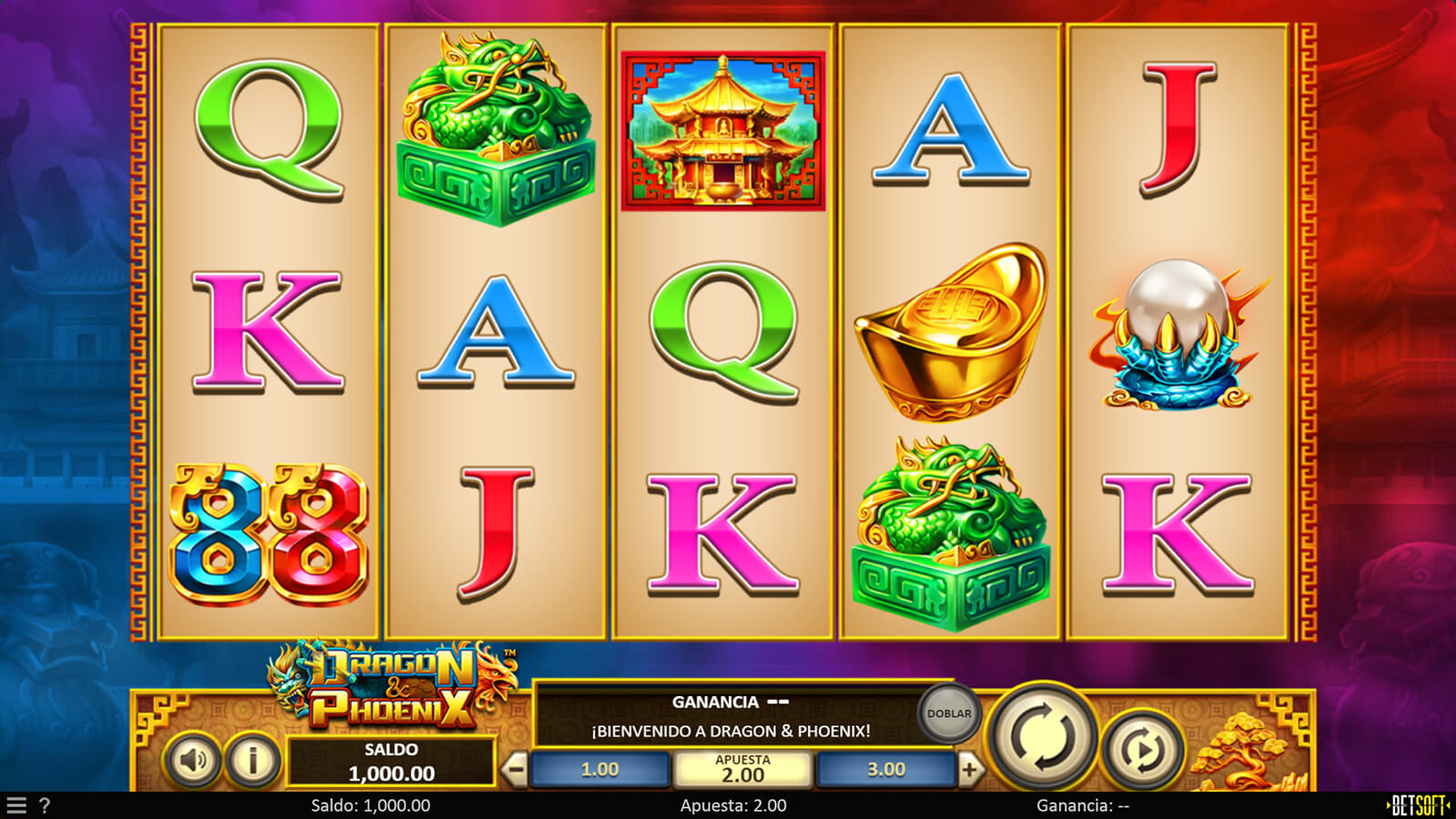The width and height of the screenshot is (1456, 819).
Task: Show help via the question mark icon
Action: click(x=45, y=805)
